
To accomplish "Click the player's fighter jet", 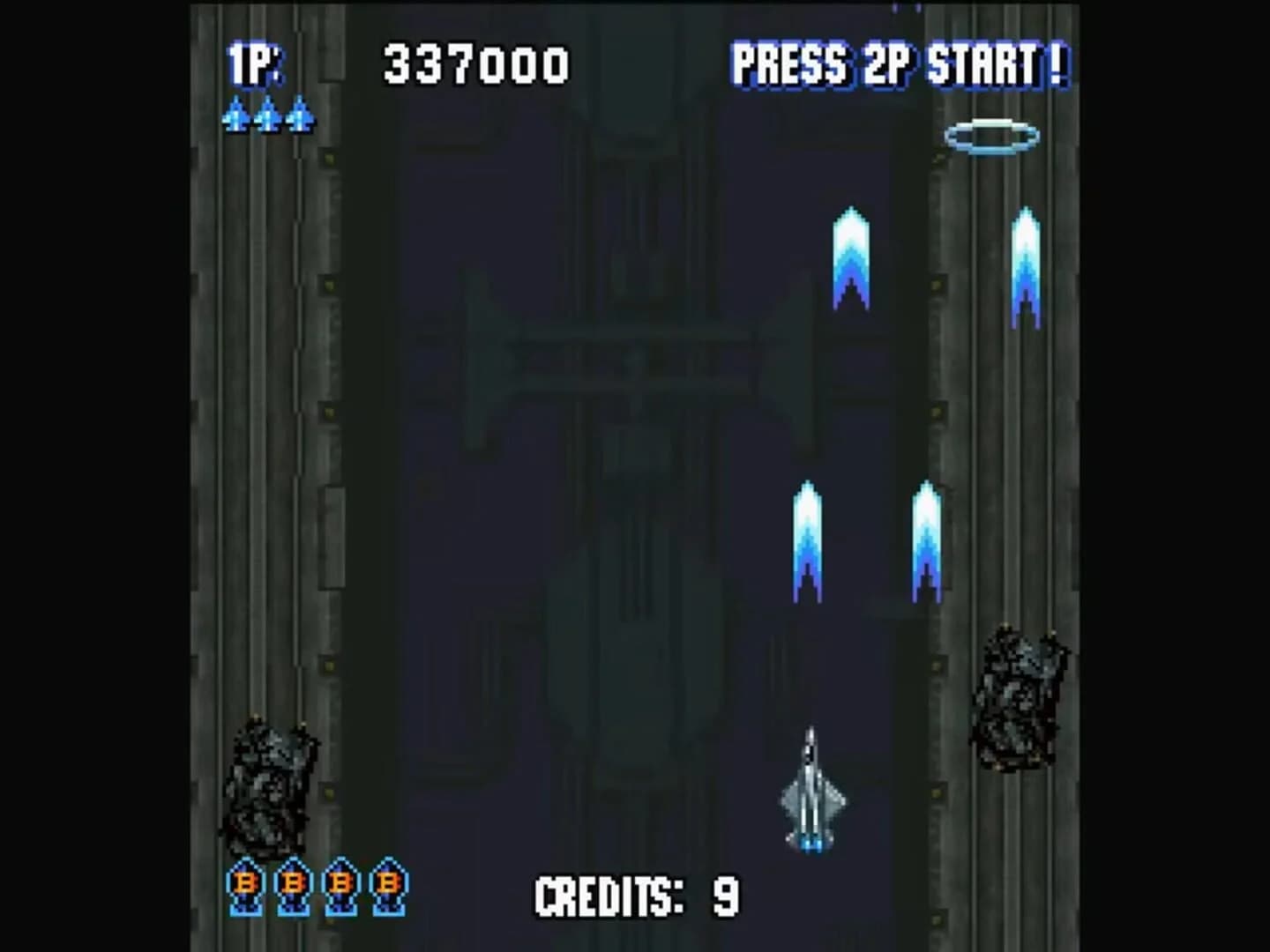I will tap(811, 793).
